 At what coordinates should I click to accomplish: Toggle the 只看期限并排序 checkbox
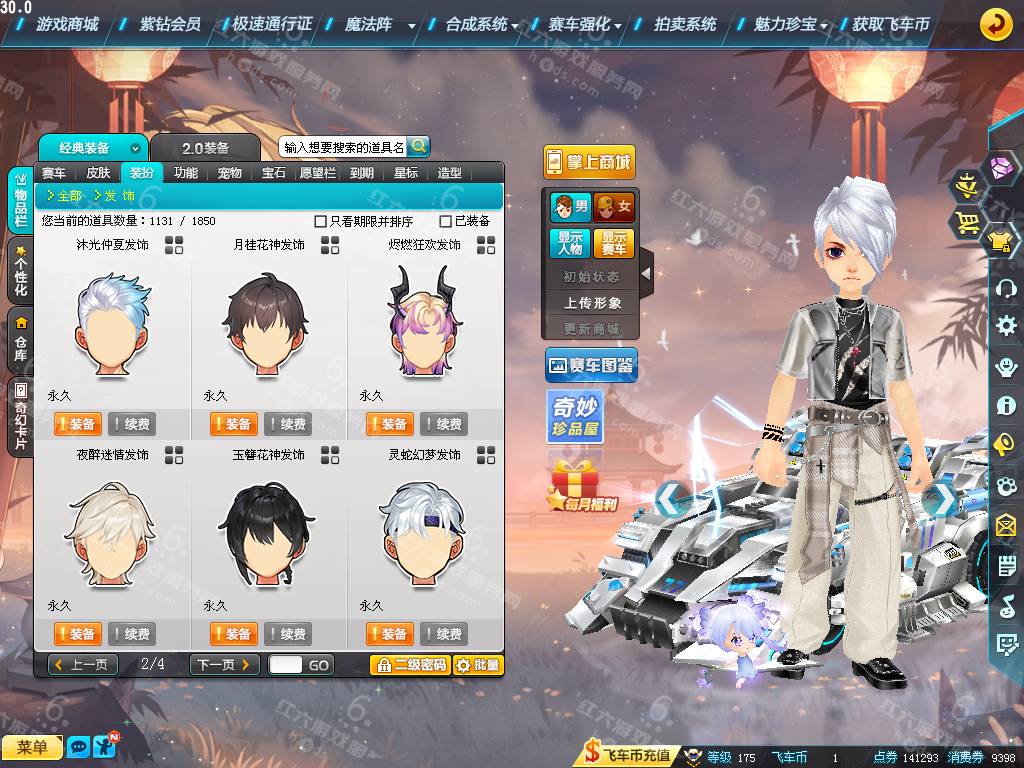[x=321, y=221]
